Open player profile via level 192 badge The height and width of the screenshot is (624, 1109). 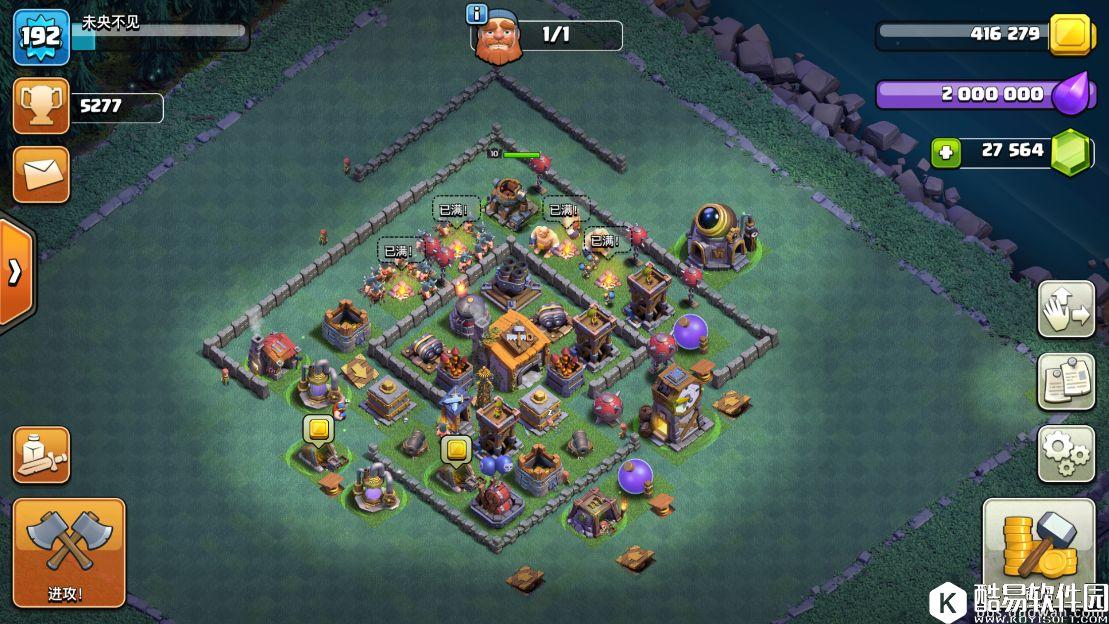[x=41, y=38]
